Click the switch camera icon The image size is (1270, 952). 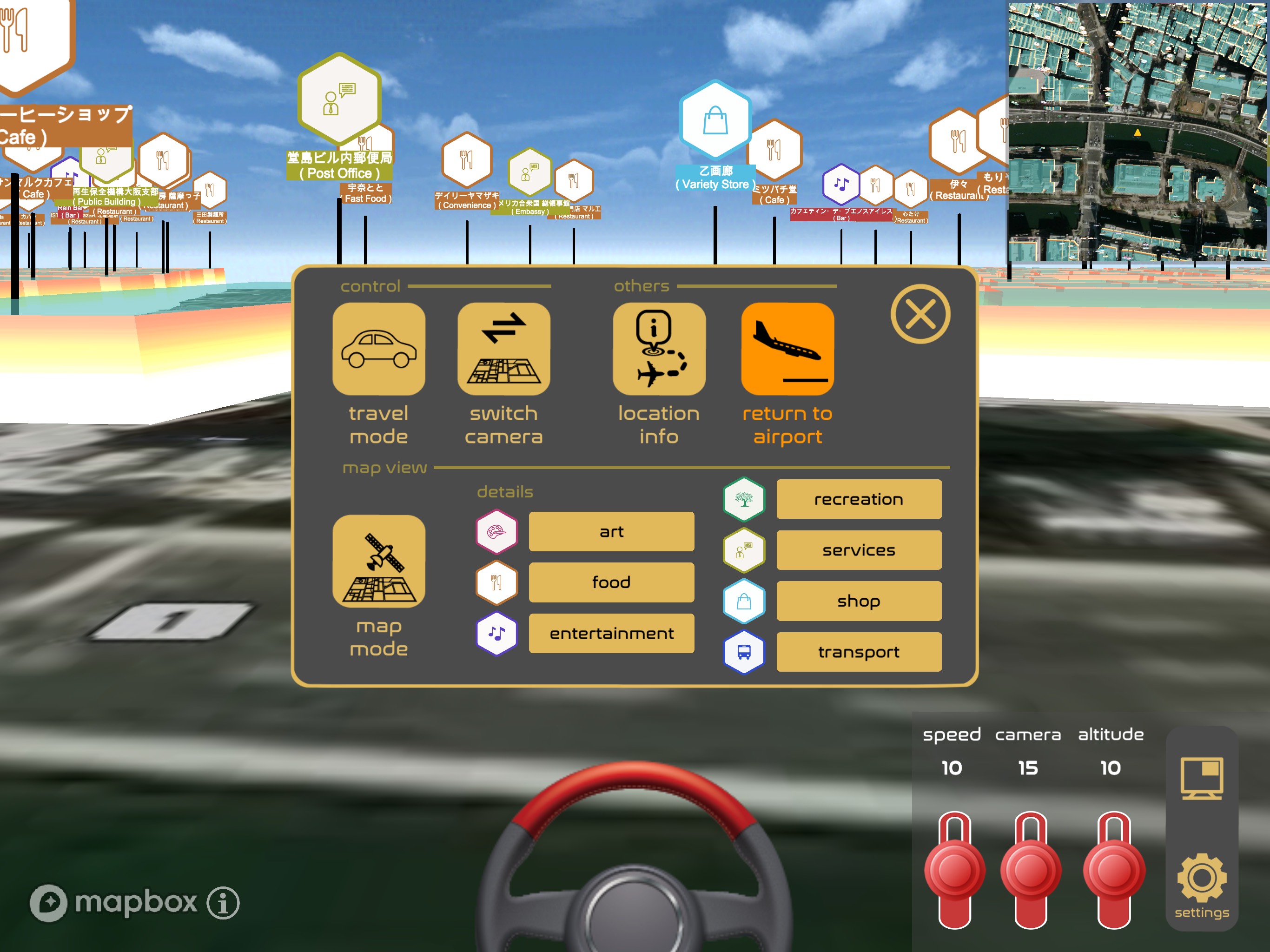click(503, 349)
